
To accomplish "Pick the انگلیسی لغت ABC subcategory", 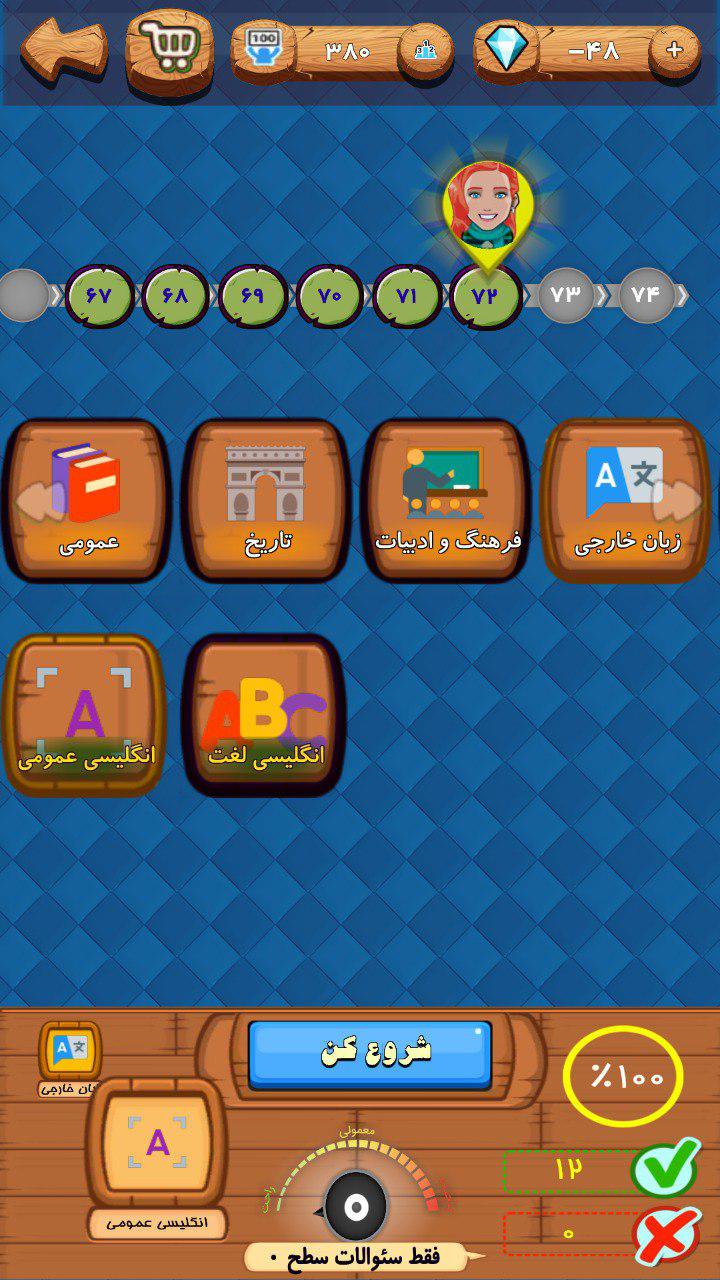I will coord(265,714).
